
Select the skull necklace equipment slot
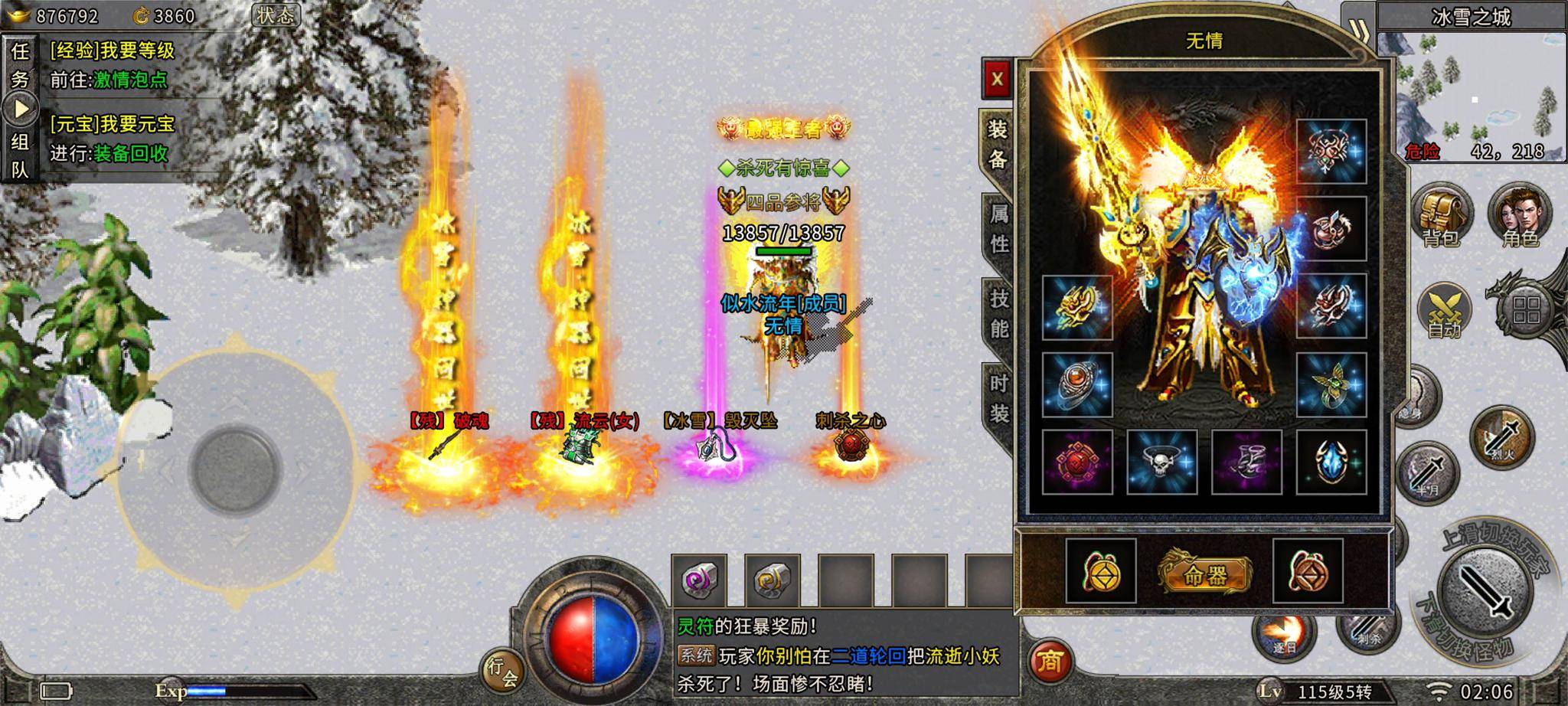[1161, 462]
